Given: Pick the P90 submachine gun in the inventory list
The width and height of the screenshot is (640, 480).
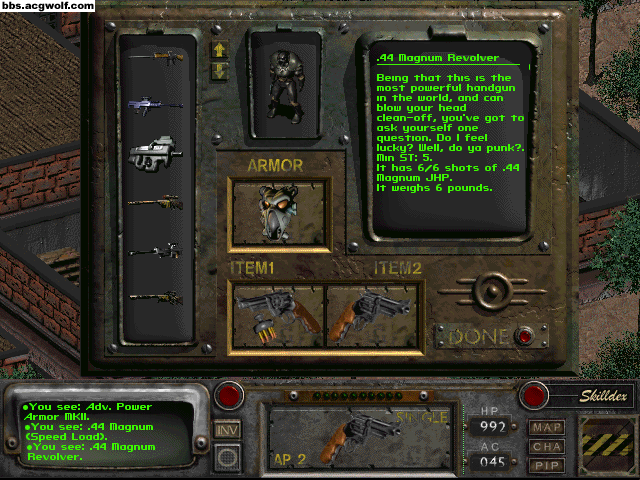Looking at the screenshot, I should 156,151.
